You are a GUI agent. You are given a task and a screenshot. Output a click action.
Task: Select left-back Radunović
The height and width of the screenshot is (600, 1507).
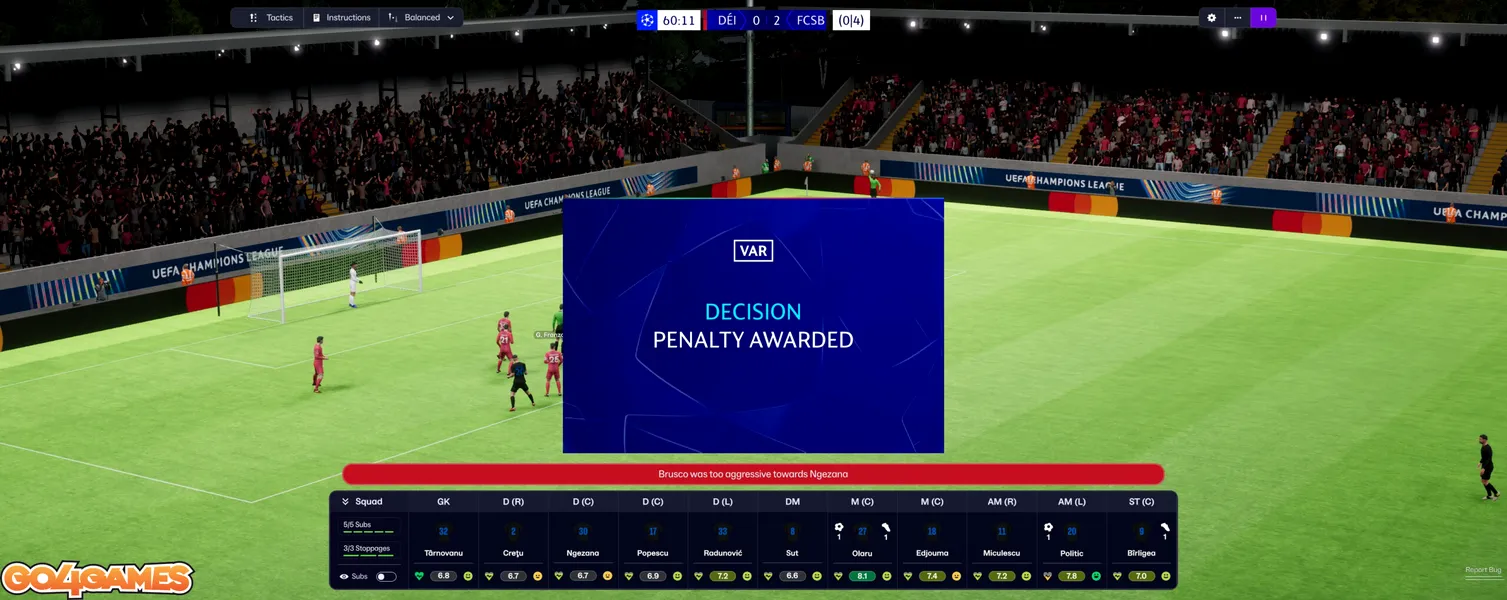tap(722, 553)
